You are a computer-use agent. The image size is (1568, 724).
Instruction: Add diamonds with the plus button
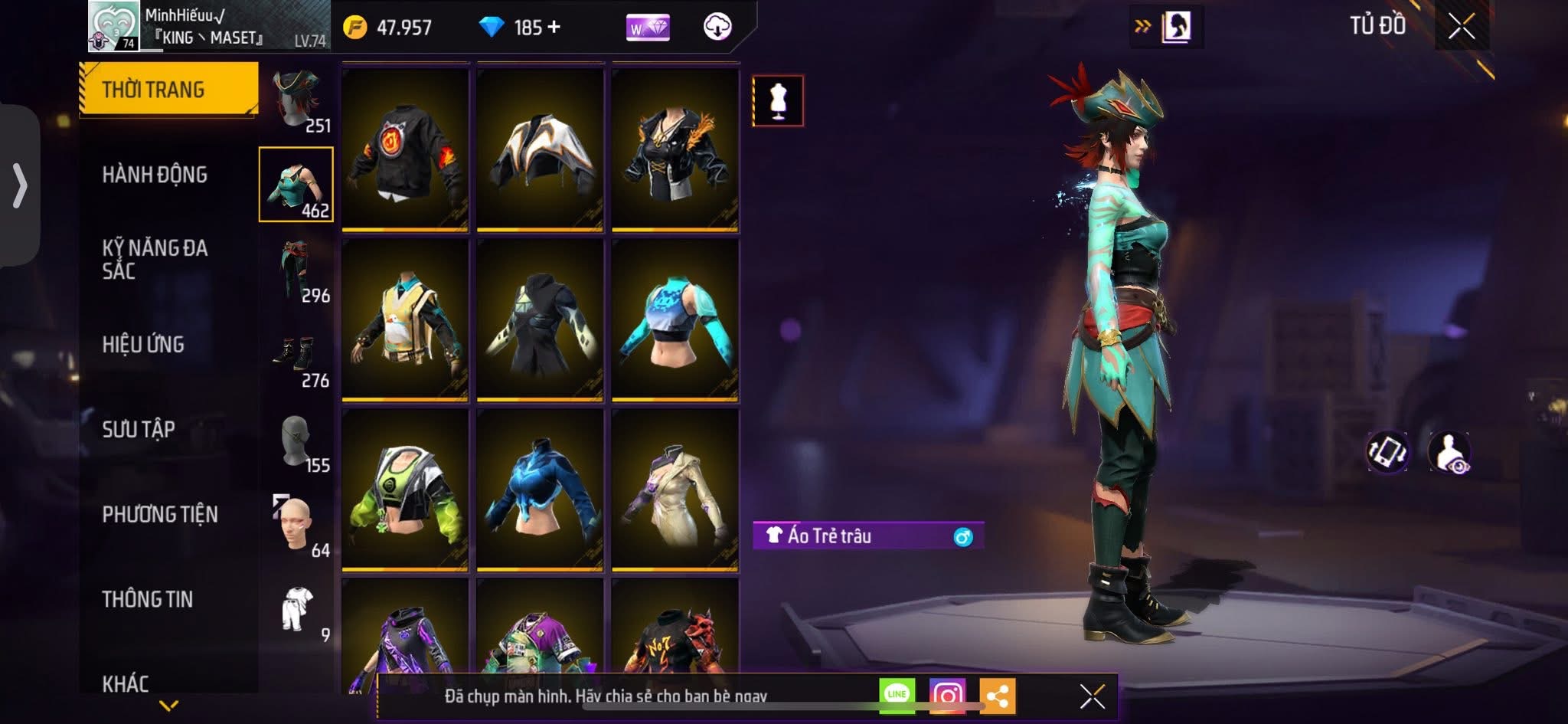pos(554,28)
